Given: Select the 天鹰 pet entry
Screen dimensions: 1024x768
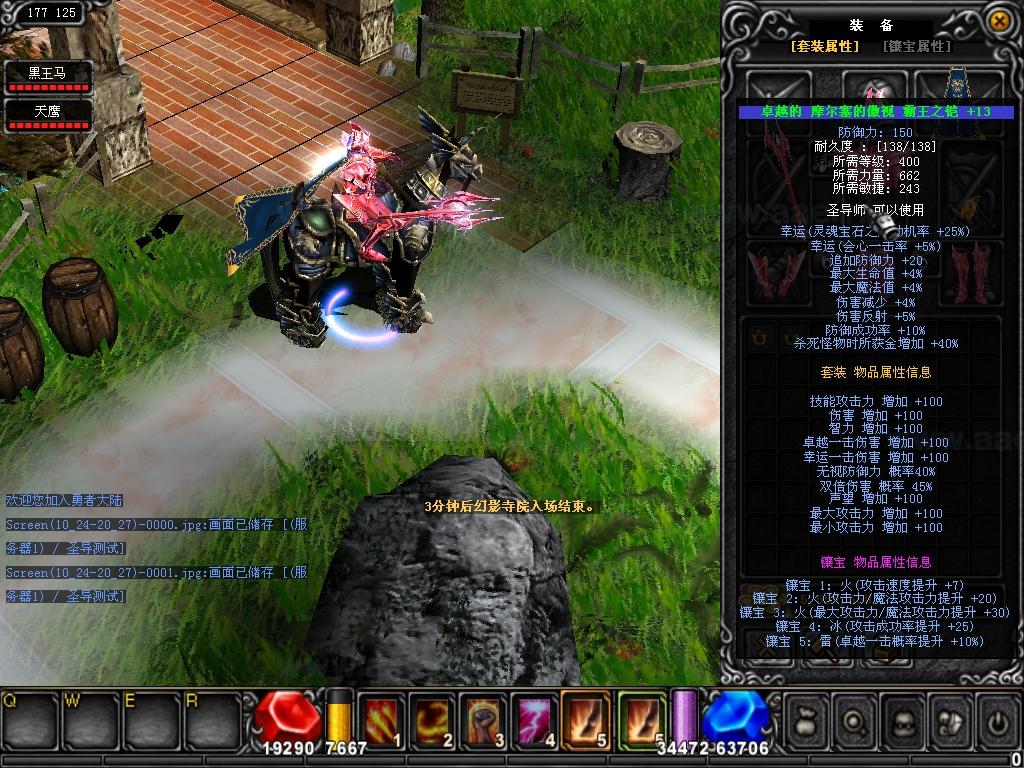Looking at the screenshot, I should click(x=48, y=115).
